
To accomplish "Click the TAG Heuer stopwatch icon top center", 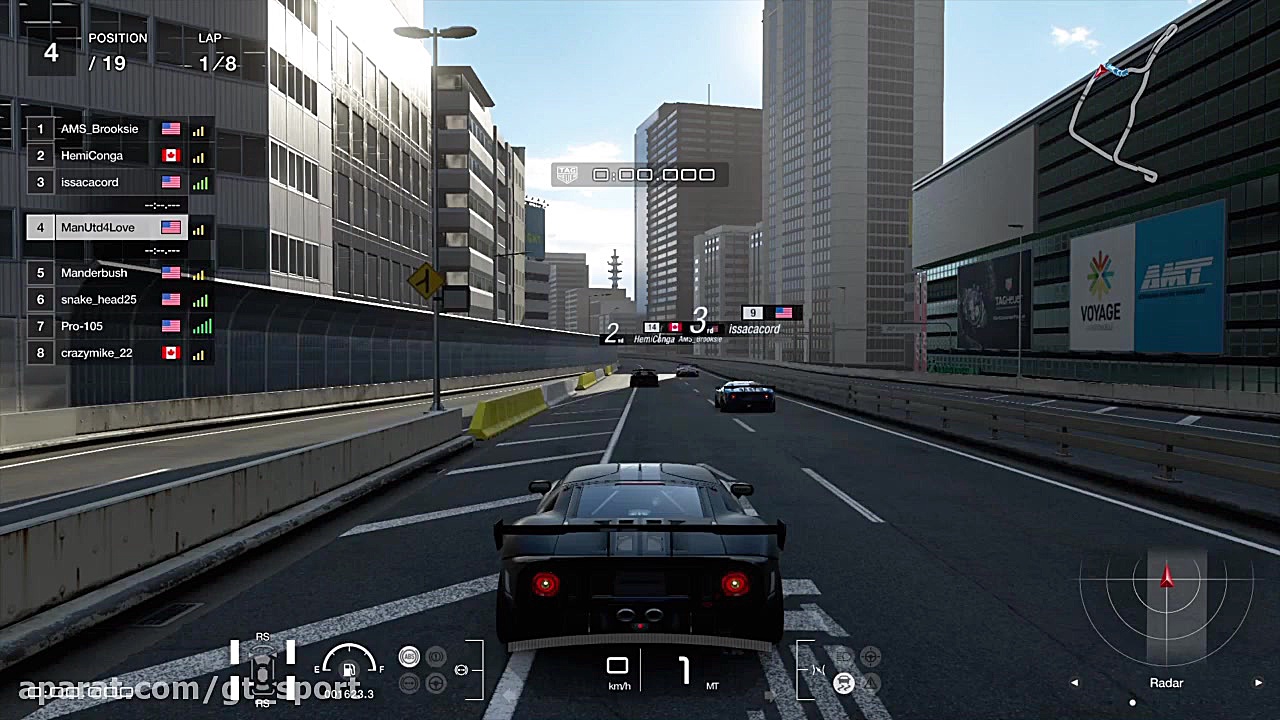I will click(567, 174).
